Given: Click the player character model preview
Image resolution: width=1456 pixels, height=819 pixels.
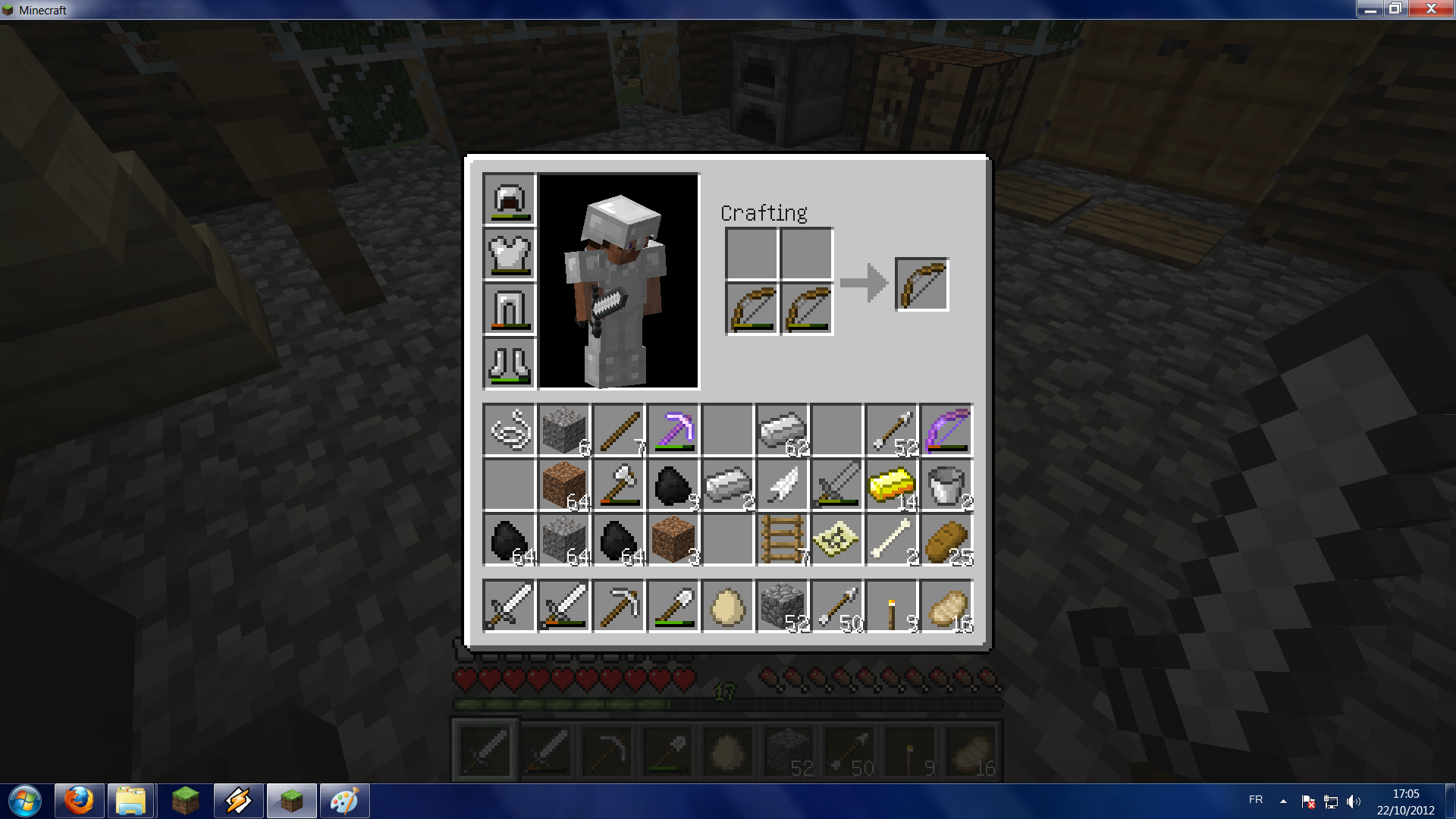Looking at the screenshot, I should click(618, 281).
